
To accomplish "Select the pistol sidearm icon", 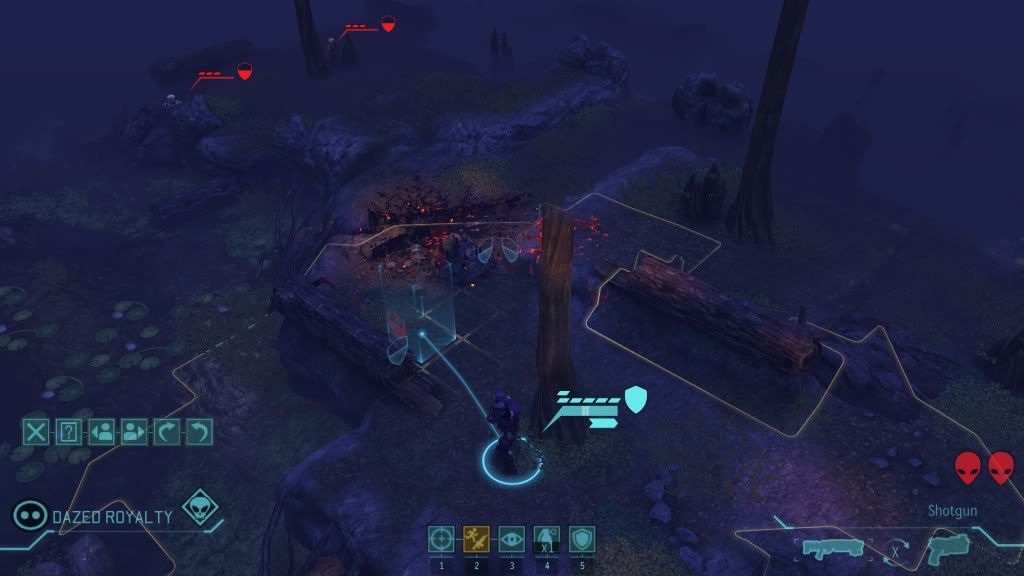I will (944, 548).
